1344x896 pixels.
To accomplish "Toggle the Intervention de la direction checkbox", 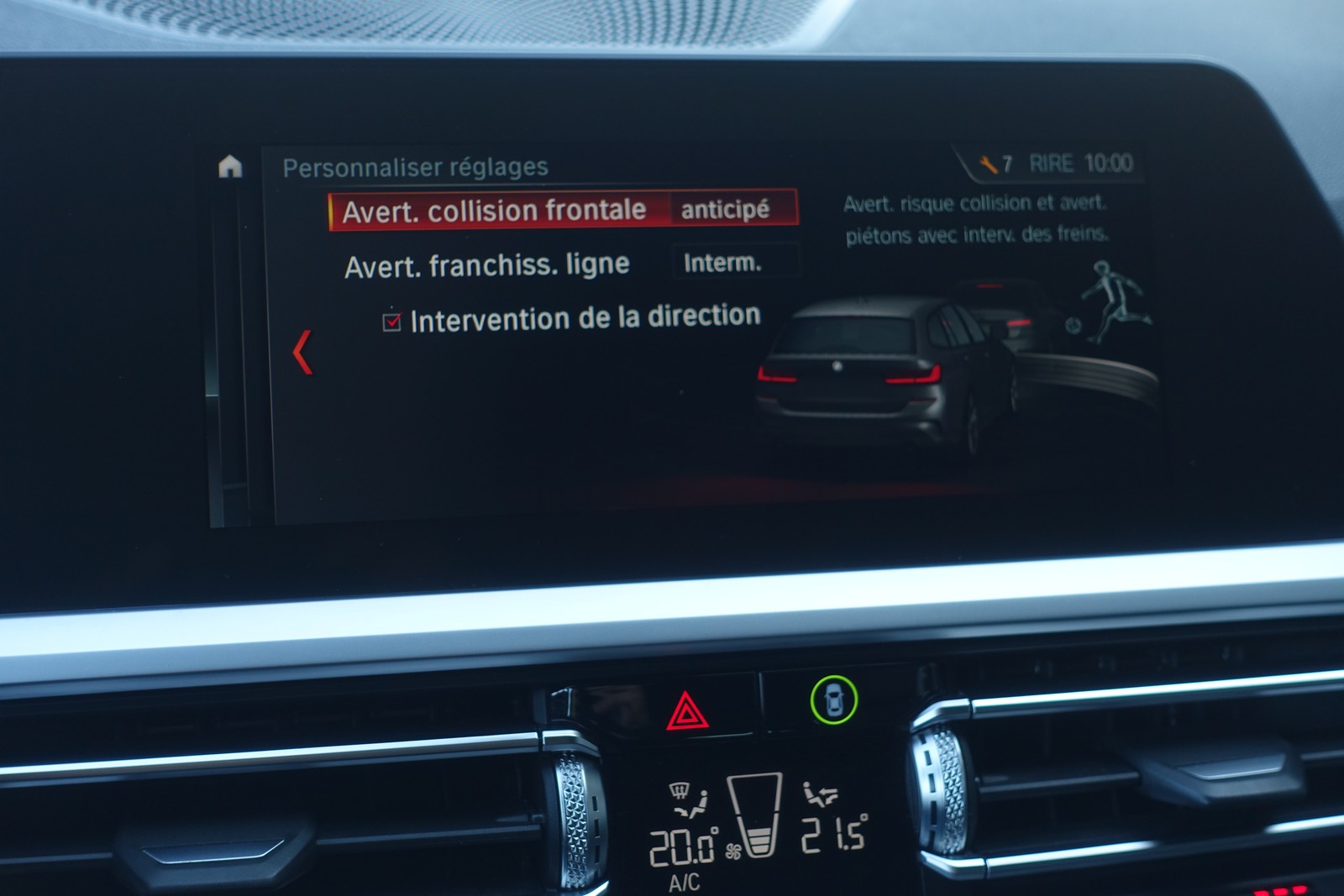I will pyautogui.click(x=391, y=322).
